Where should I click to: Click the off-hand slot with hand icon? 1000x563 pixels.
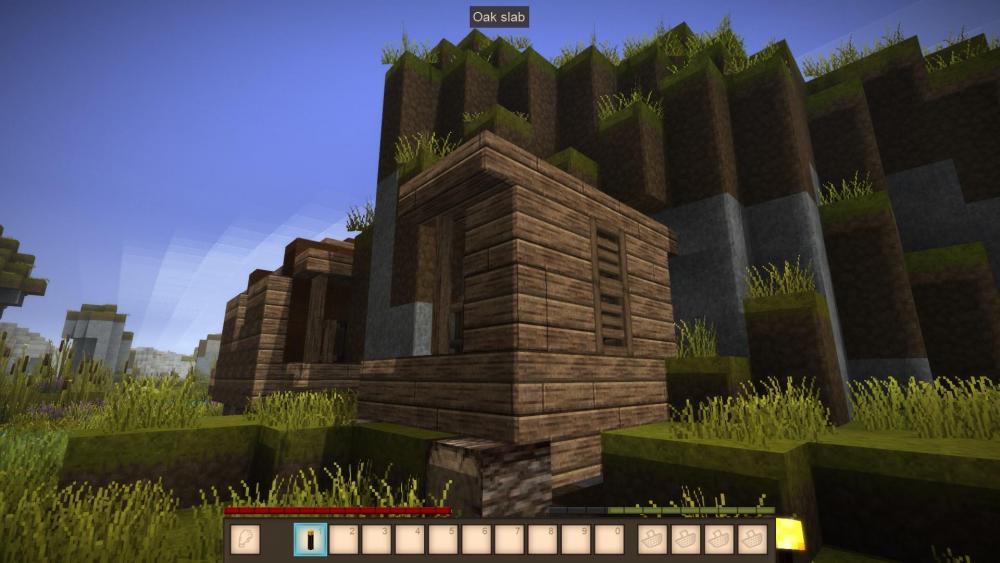pos(245,540)
